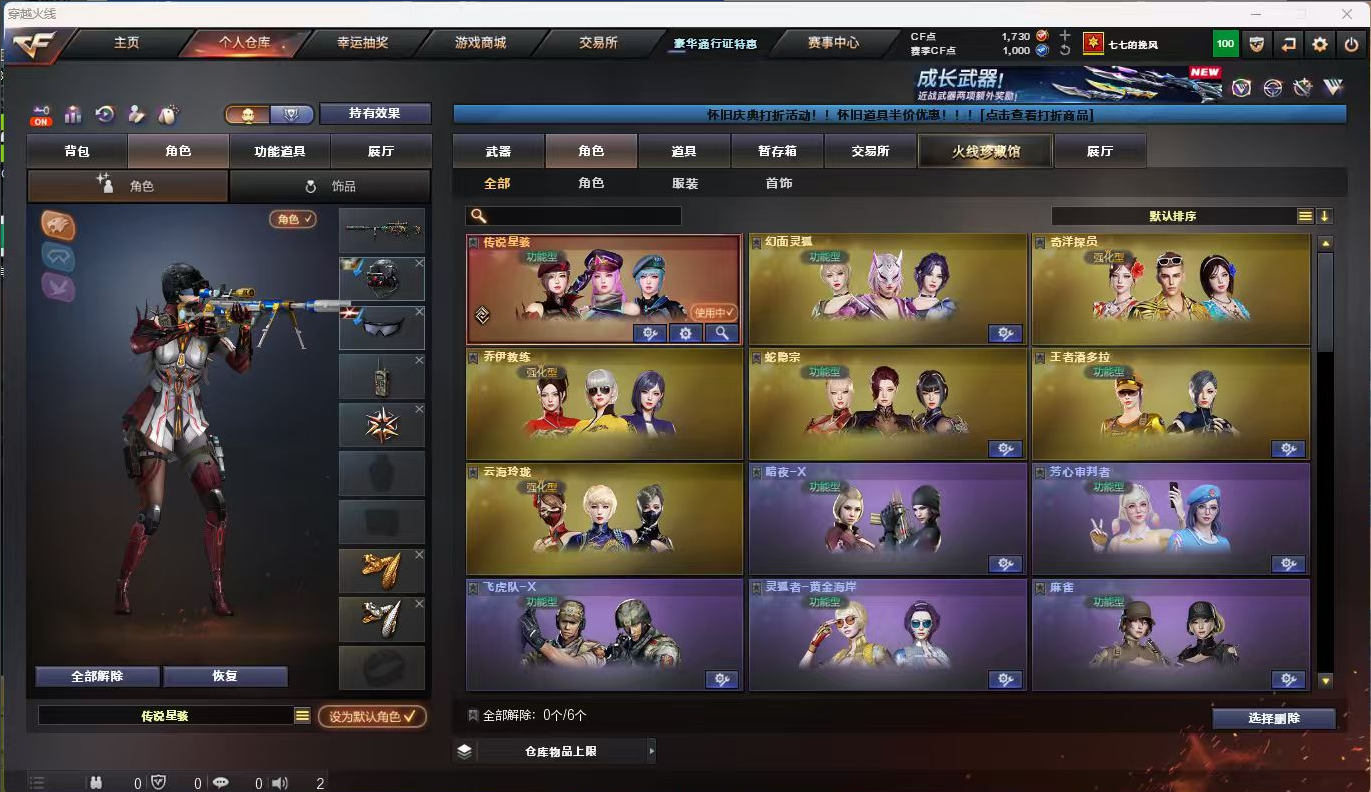
Task: Select the 背包 backpack tab
Action: [77, 151]
